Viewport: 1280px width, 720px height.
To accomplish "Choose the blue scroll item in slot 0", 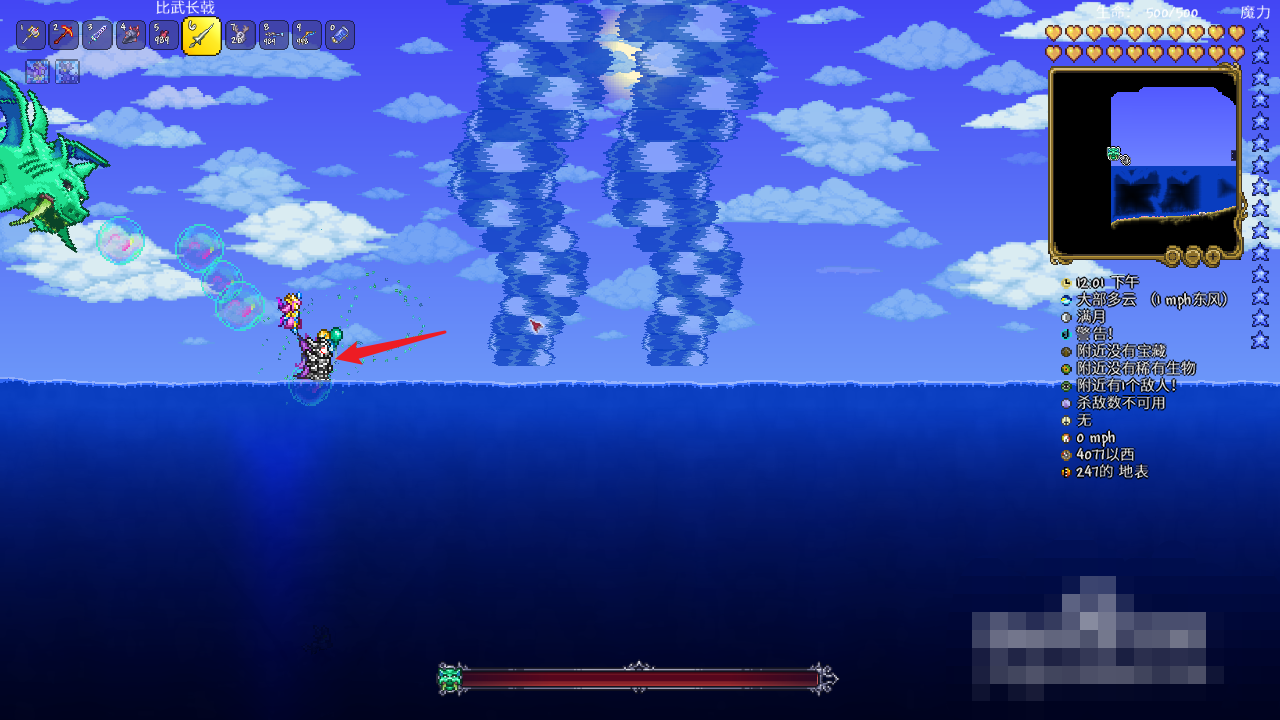I will point(339,35).
